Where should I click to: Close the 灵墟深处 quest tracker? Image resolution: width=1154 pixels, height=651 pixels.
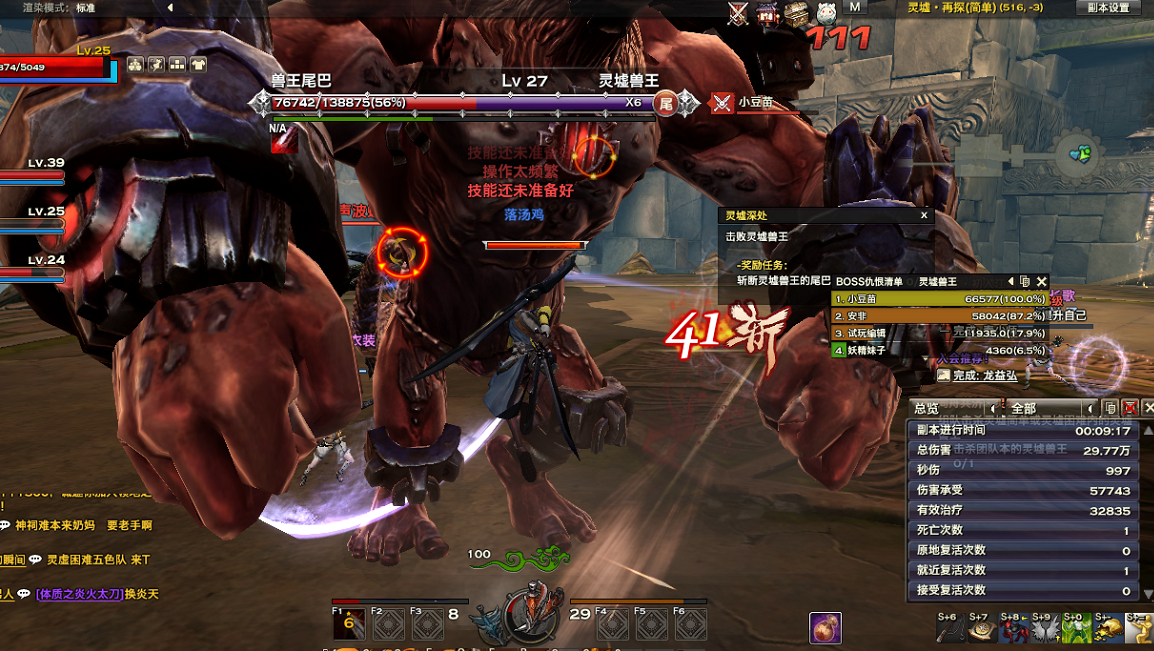[x=924, y=215]
